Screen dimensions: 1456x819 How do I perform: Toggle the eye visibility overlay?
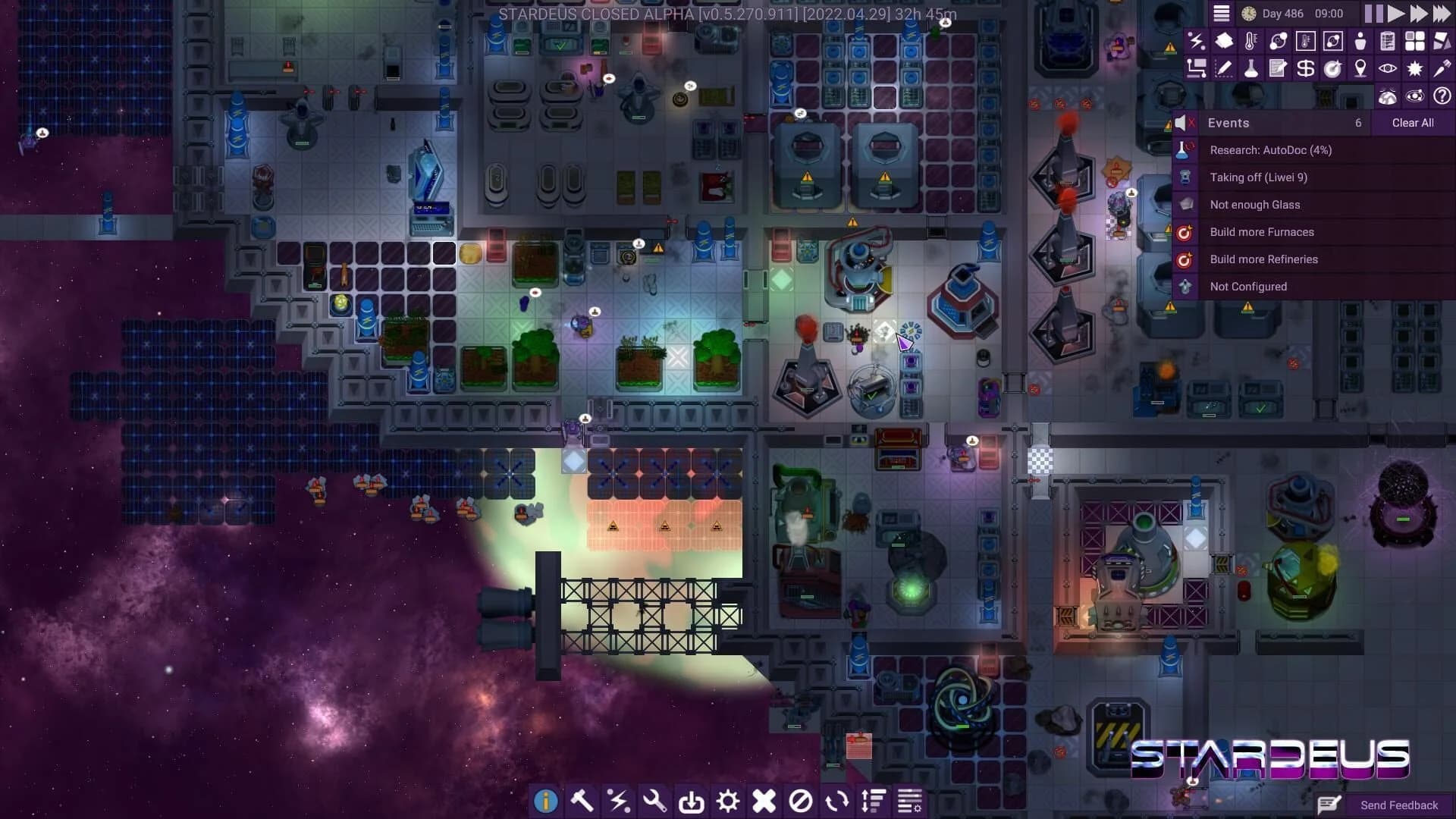(1386, 68)
